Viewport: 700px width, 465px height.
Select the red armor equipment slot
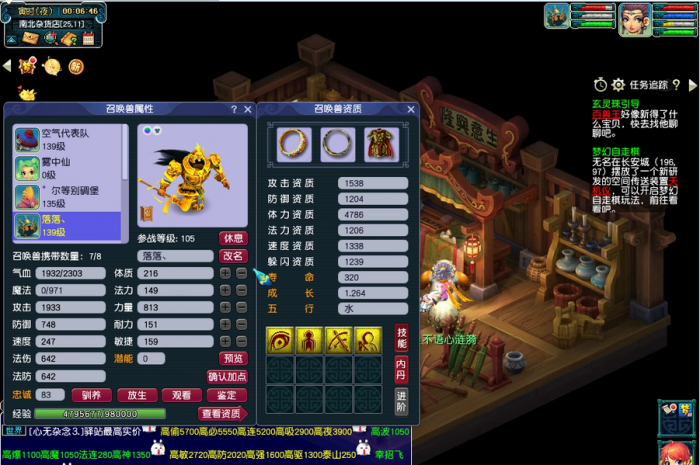381,145
